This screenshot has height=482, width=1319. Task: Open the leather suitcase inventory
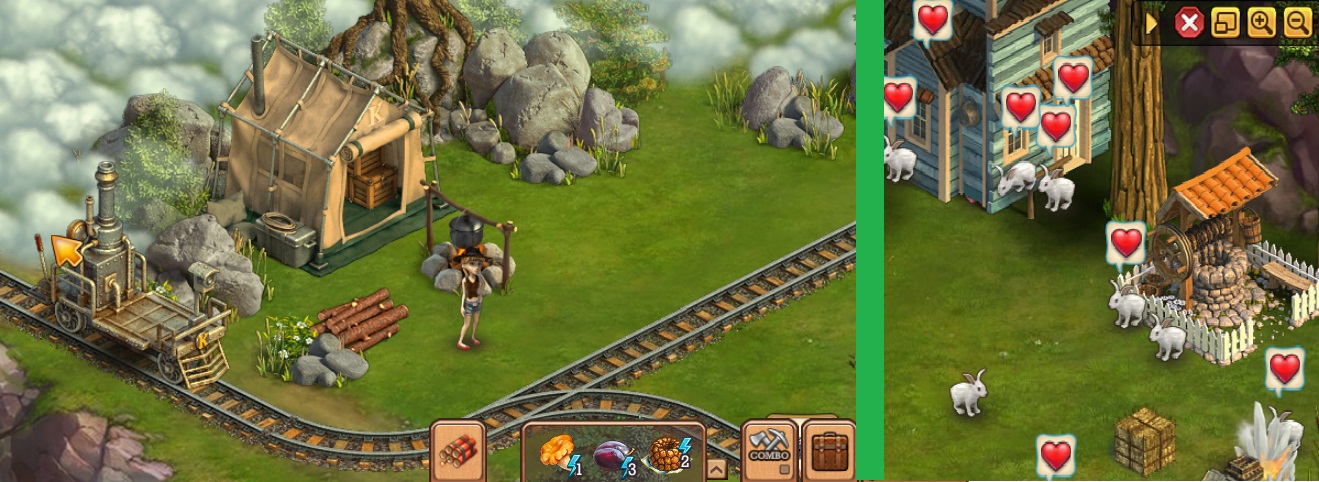[x=829, y=451]
